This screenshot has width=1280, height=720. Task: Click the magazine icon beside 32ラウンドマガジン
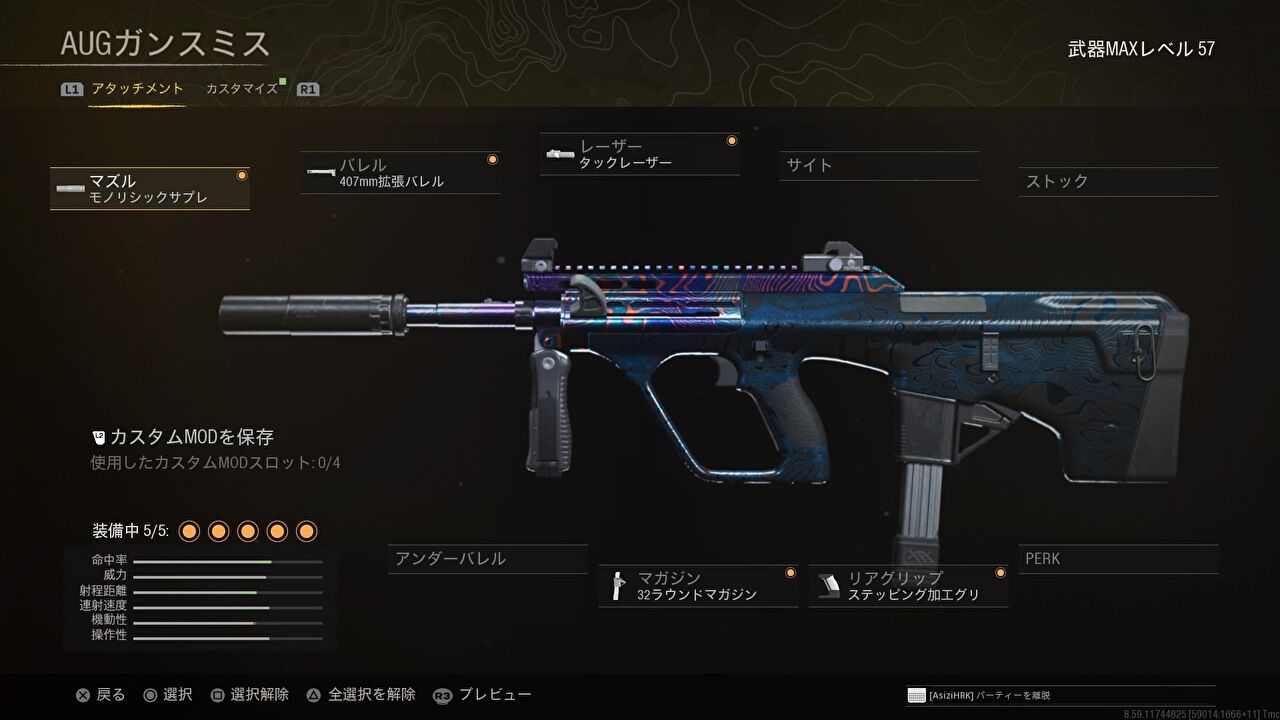tap(617, 586)
